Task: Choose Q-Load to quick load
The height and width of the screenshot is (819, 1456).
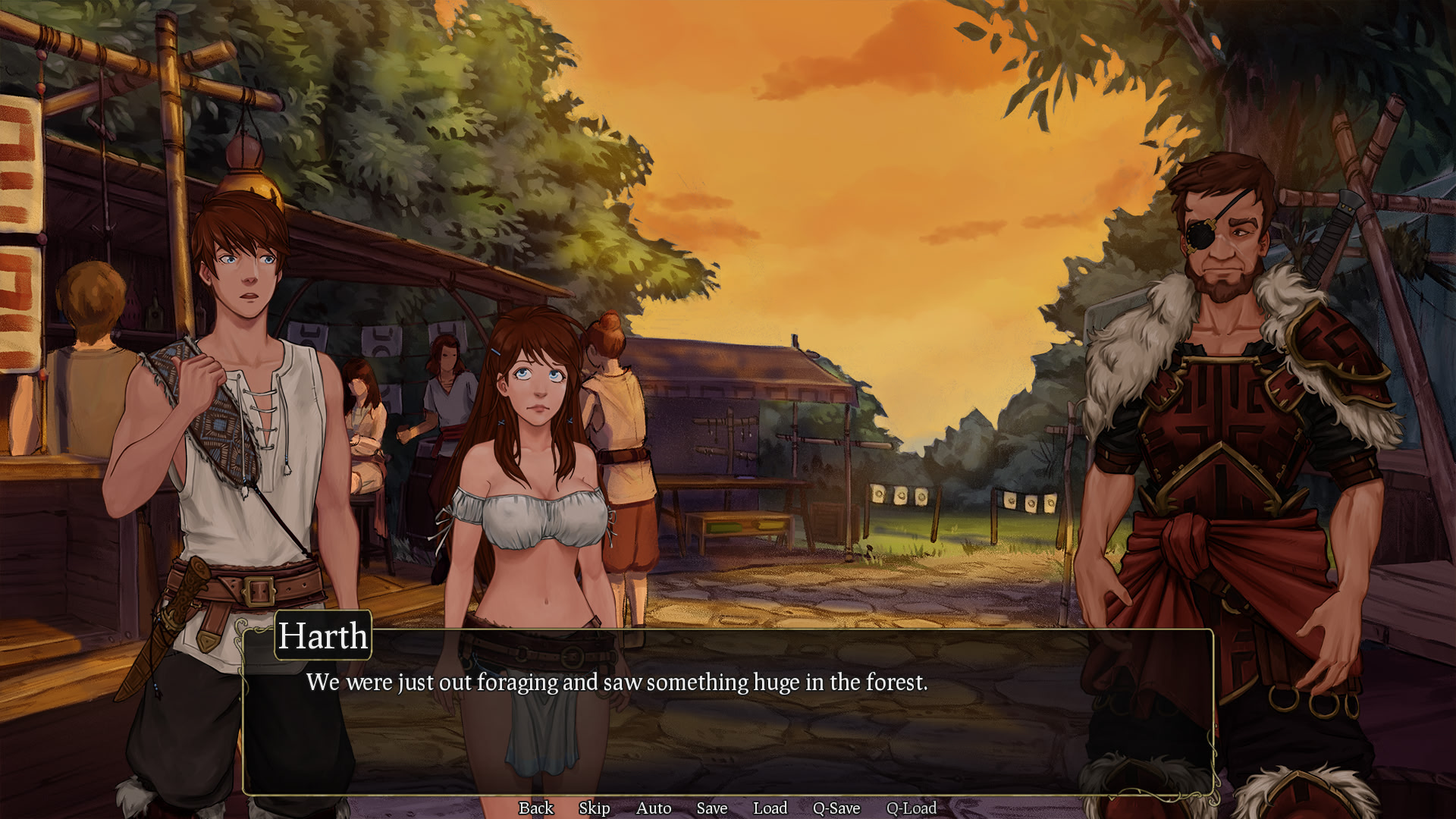Action: [x=911, y=808]
